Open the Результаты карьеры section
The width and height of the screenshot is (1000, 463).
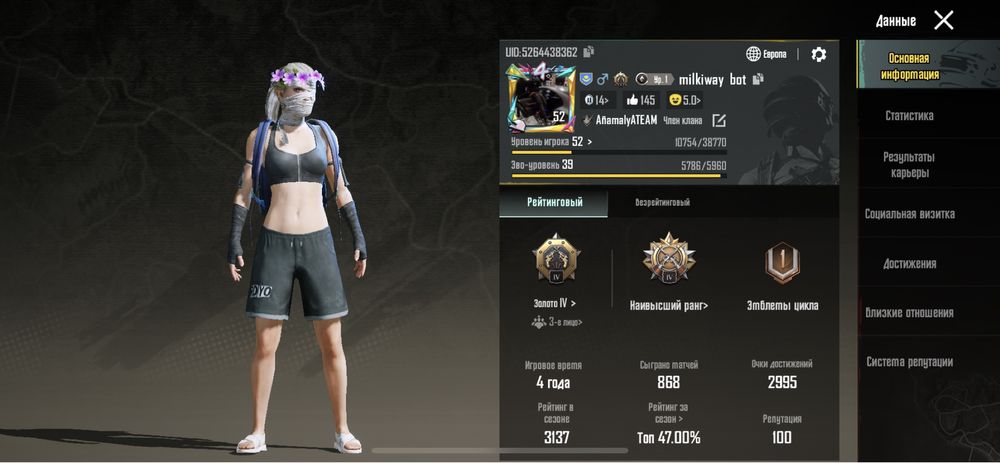909,165
